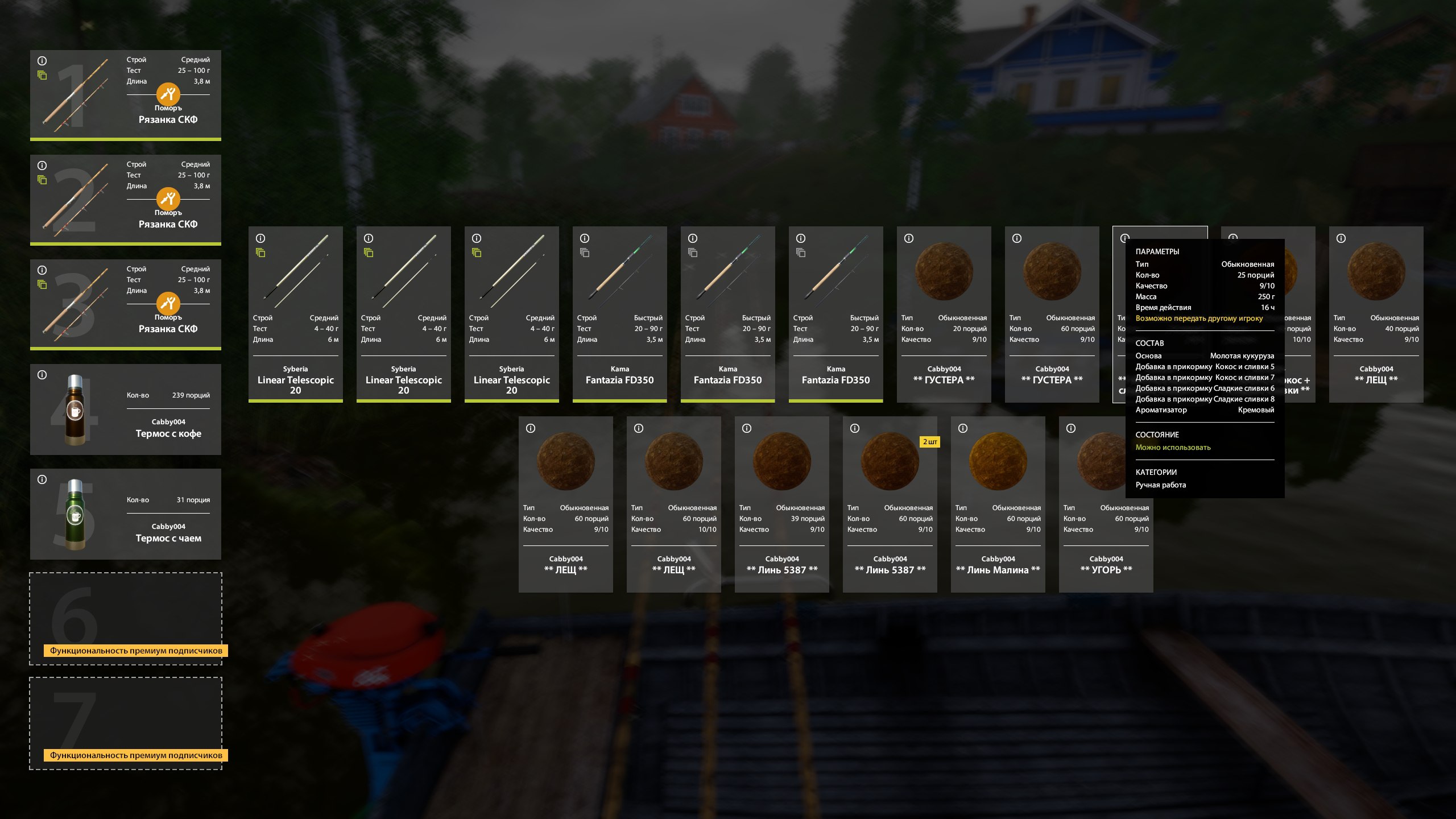Show info for the Линь Малина bait
The width and height of the screenshot is (1456, 819).
pos(963,428)
